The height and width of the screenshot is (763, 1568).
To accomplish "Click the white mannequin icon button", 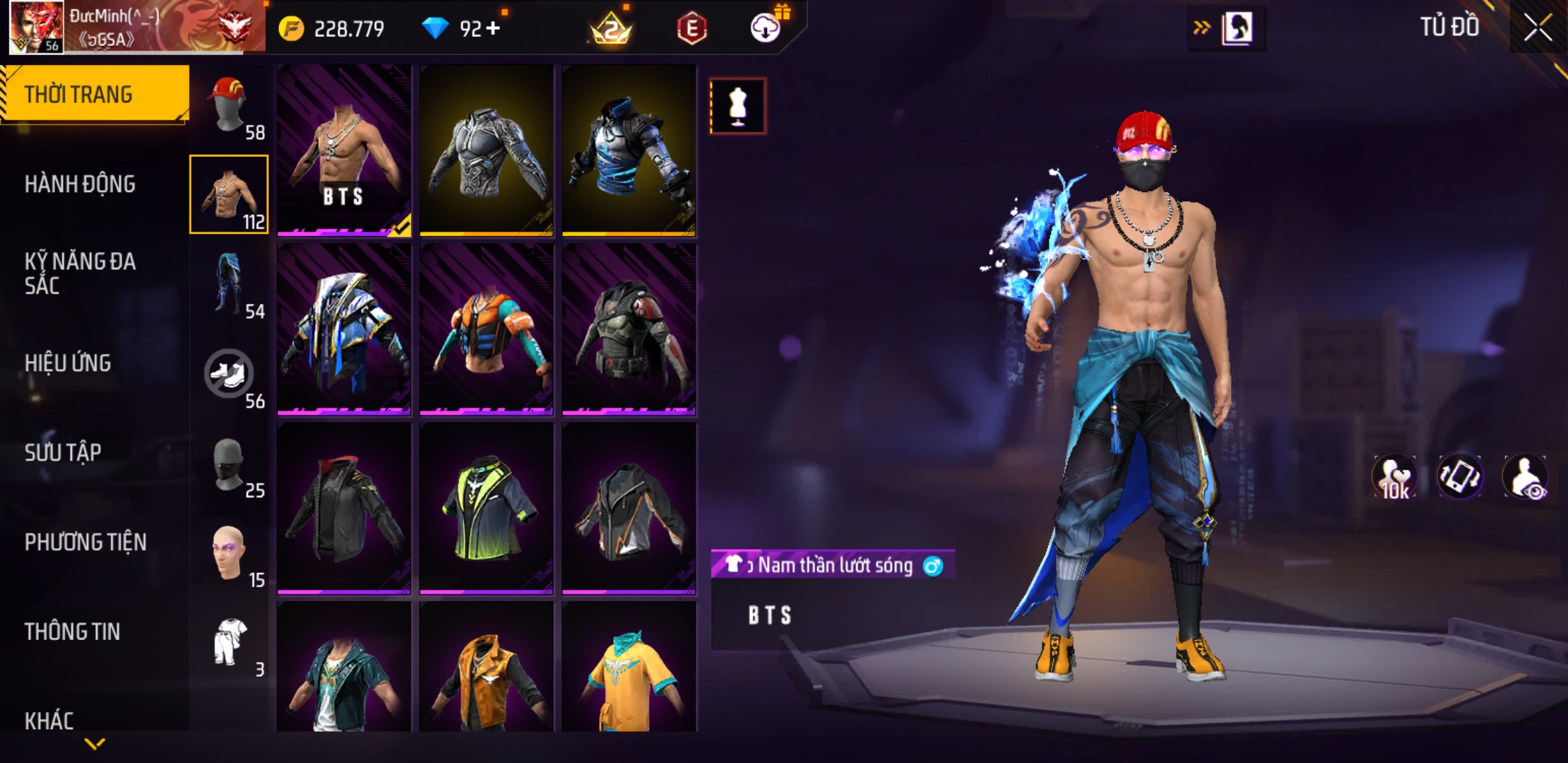I will point(737,106).
